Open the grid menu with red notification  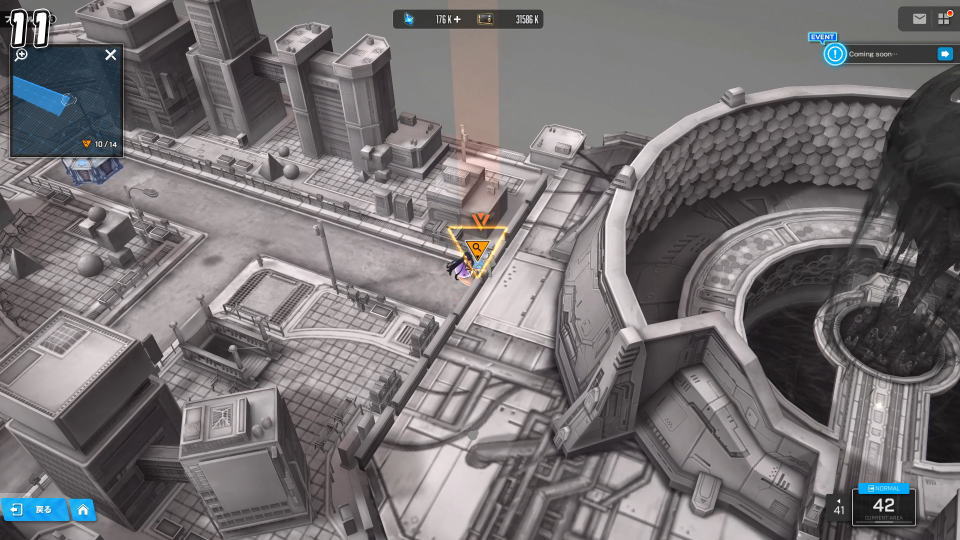(x=943, y=19)
